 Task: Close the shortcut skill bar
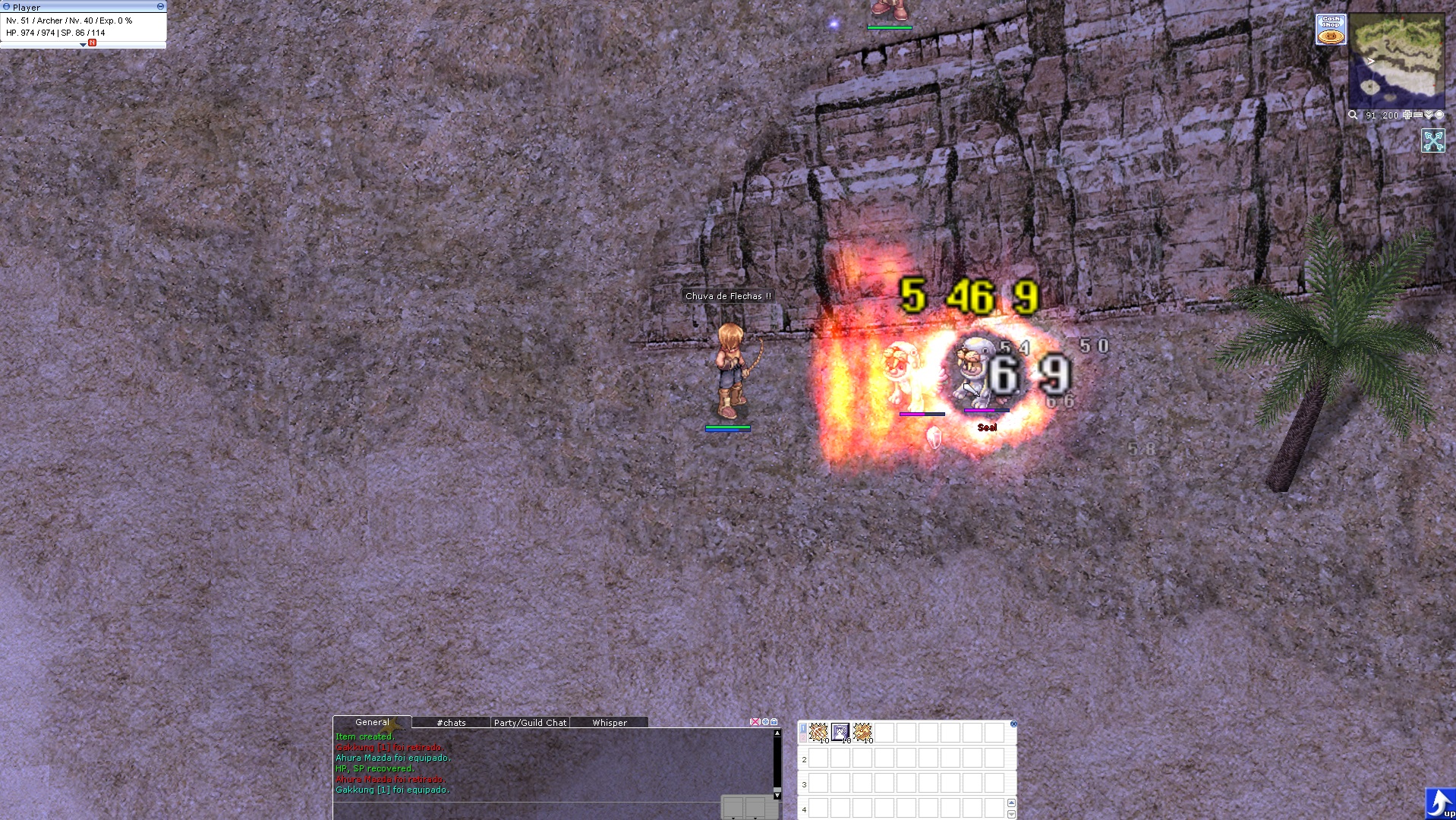pos(1014,724)
